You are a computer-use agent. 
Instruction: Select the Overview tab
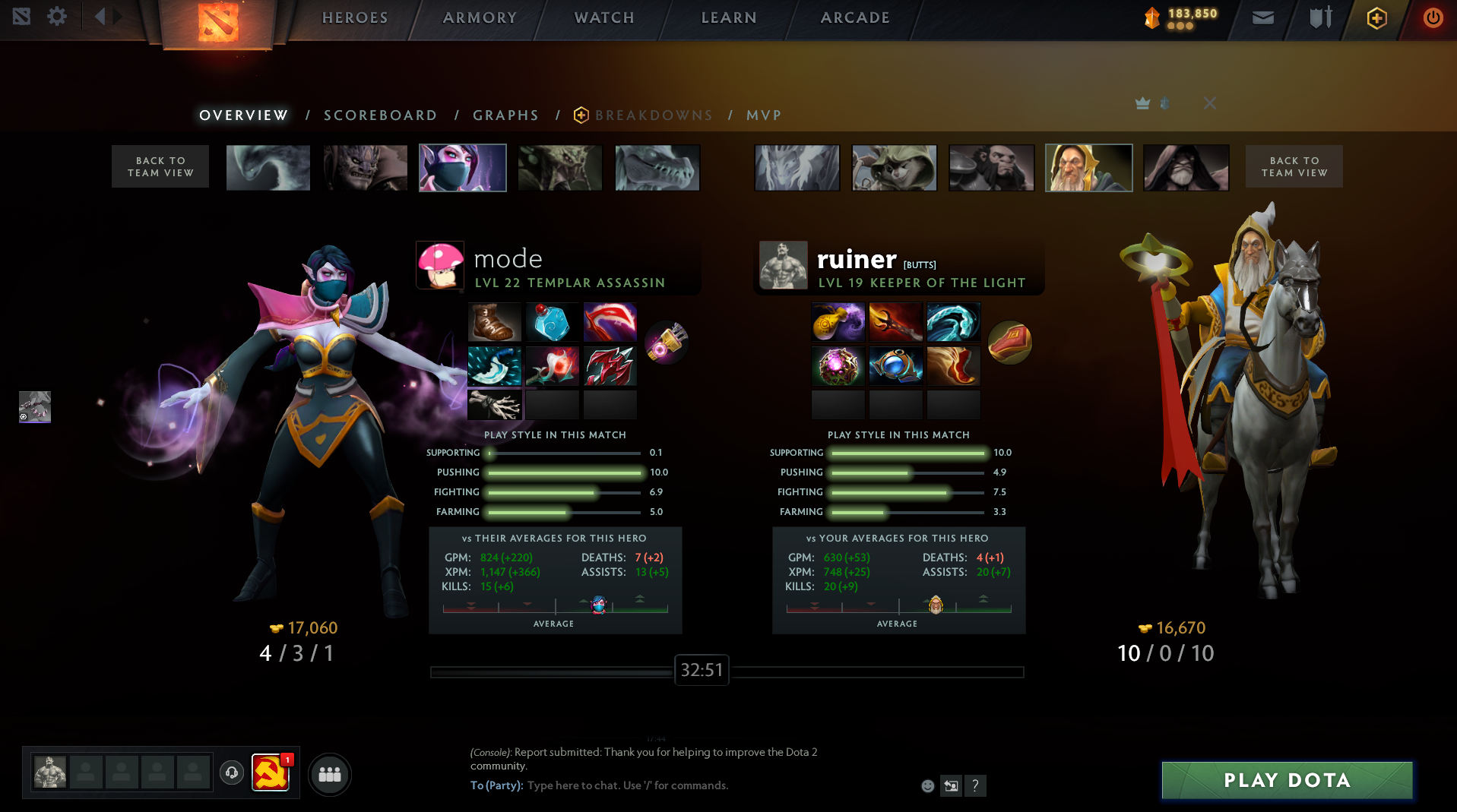pyautogui.click(x=243, y=115)
